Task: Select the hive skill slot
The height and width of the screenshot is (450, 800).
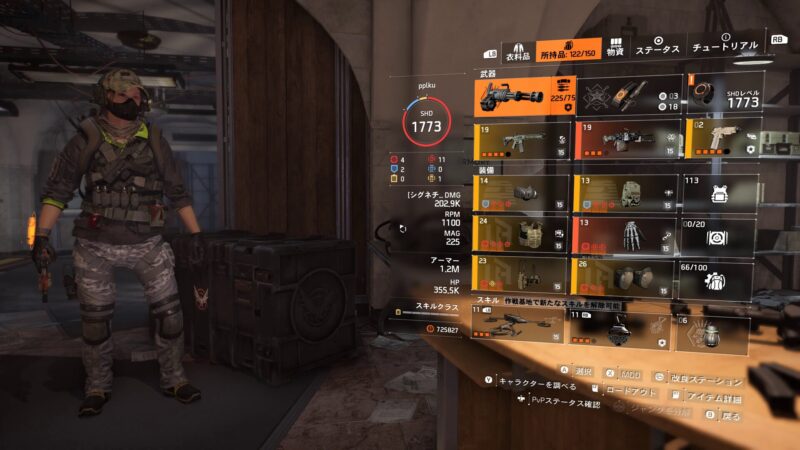Action: click(627, 329)
